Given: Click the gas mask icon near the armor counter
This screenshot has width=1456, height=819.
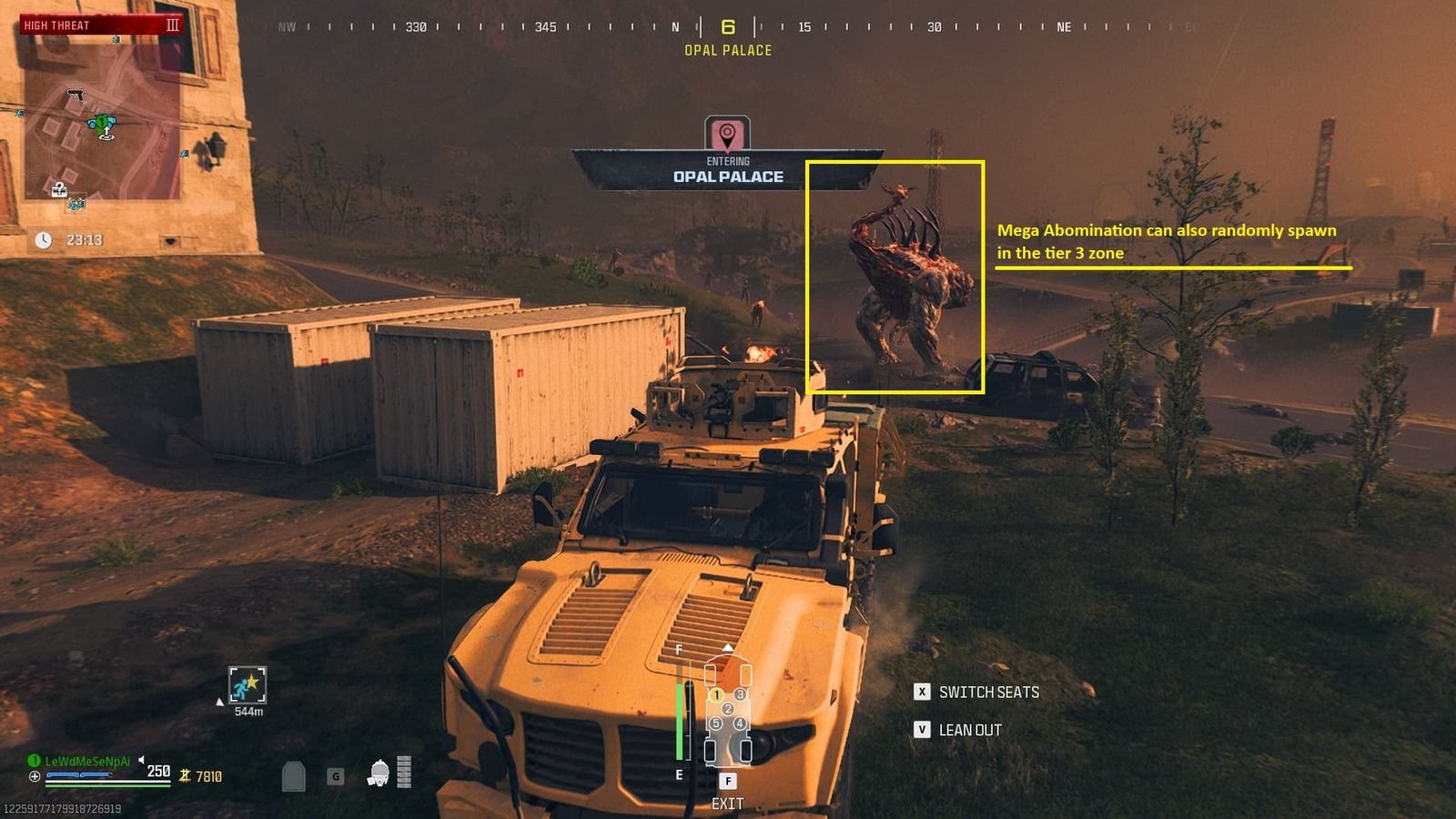Looking at the screenshot, I should (379, 772).
